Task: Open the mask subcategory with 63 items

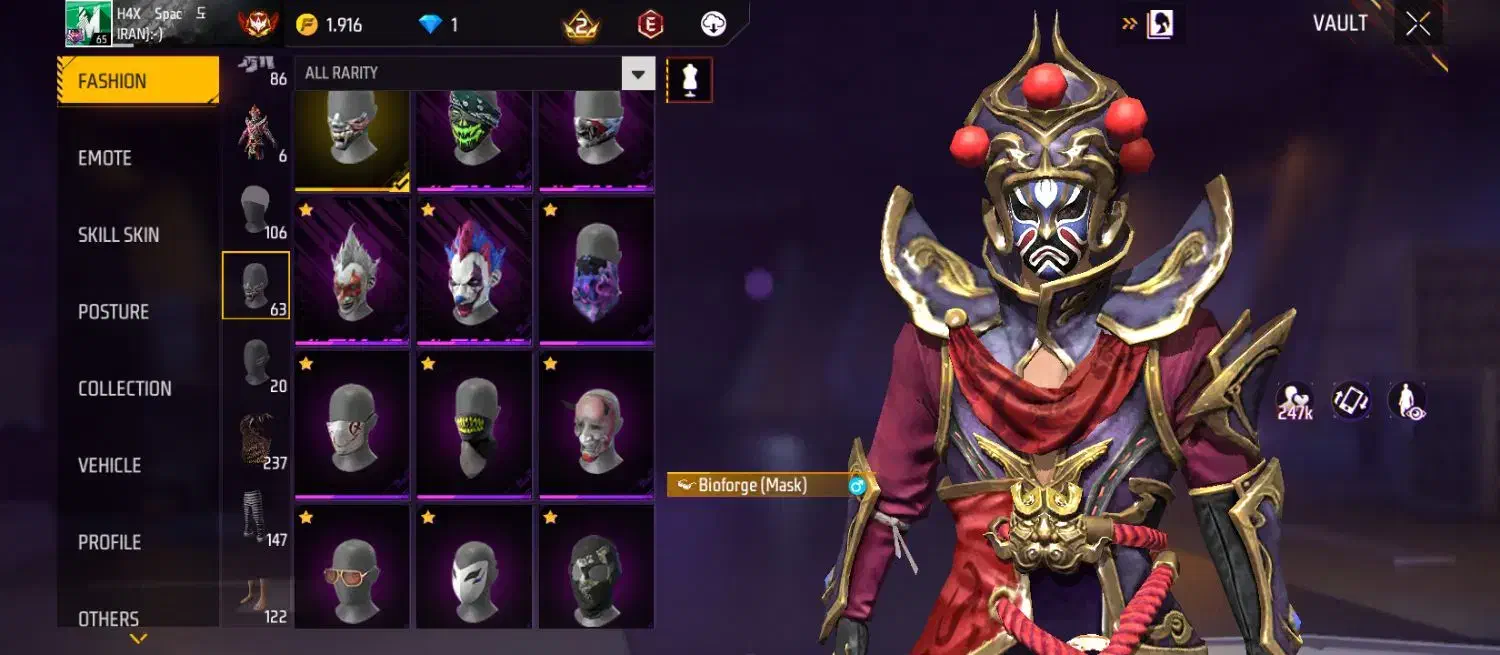Action: (x=256, y=285)
